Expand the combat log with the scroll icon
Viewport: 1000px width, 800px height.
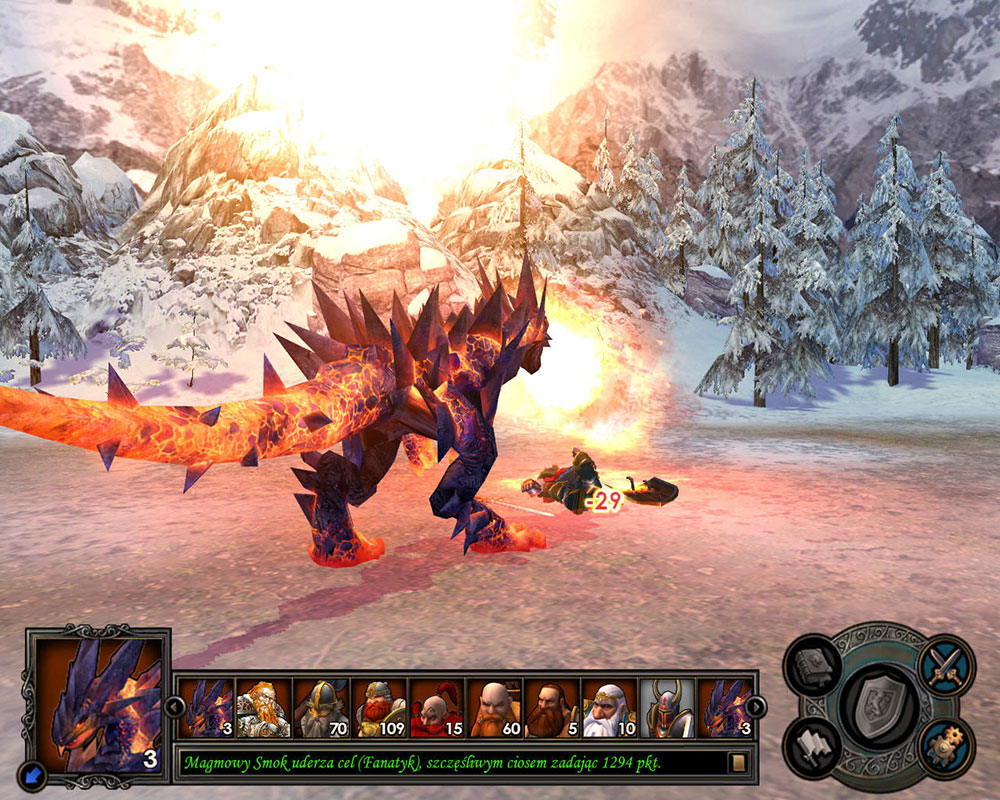click(737, 763)
